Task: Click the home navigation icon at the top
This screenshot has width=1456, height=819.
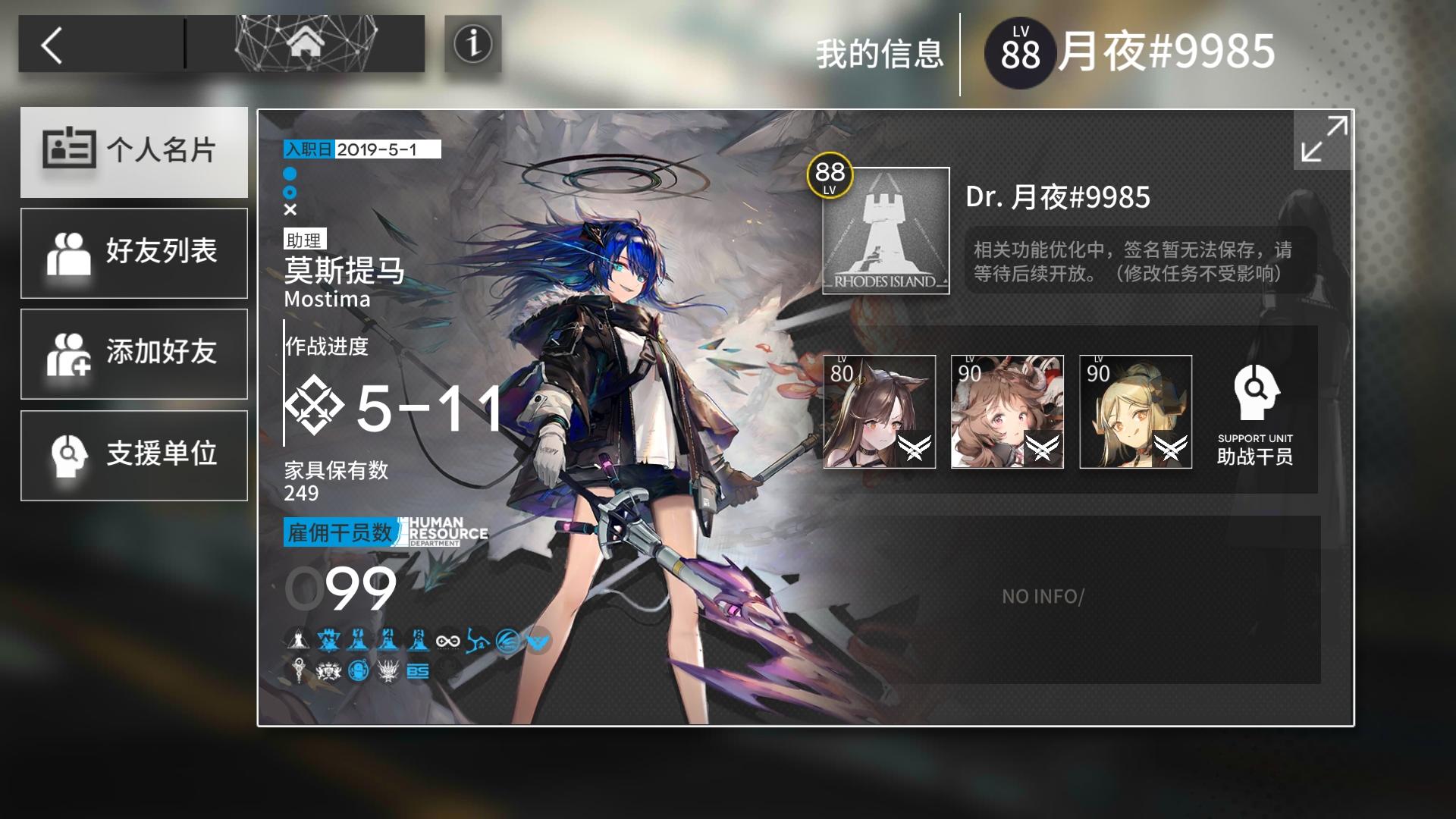Action: coord(306,43)
